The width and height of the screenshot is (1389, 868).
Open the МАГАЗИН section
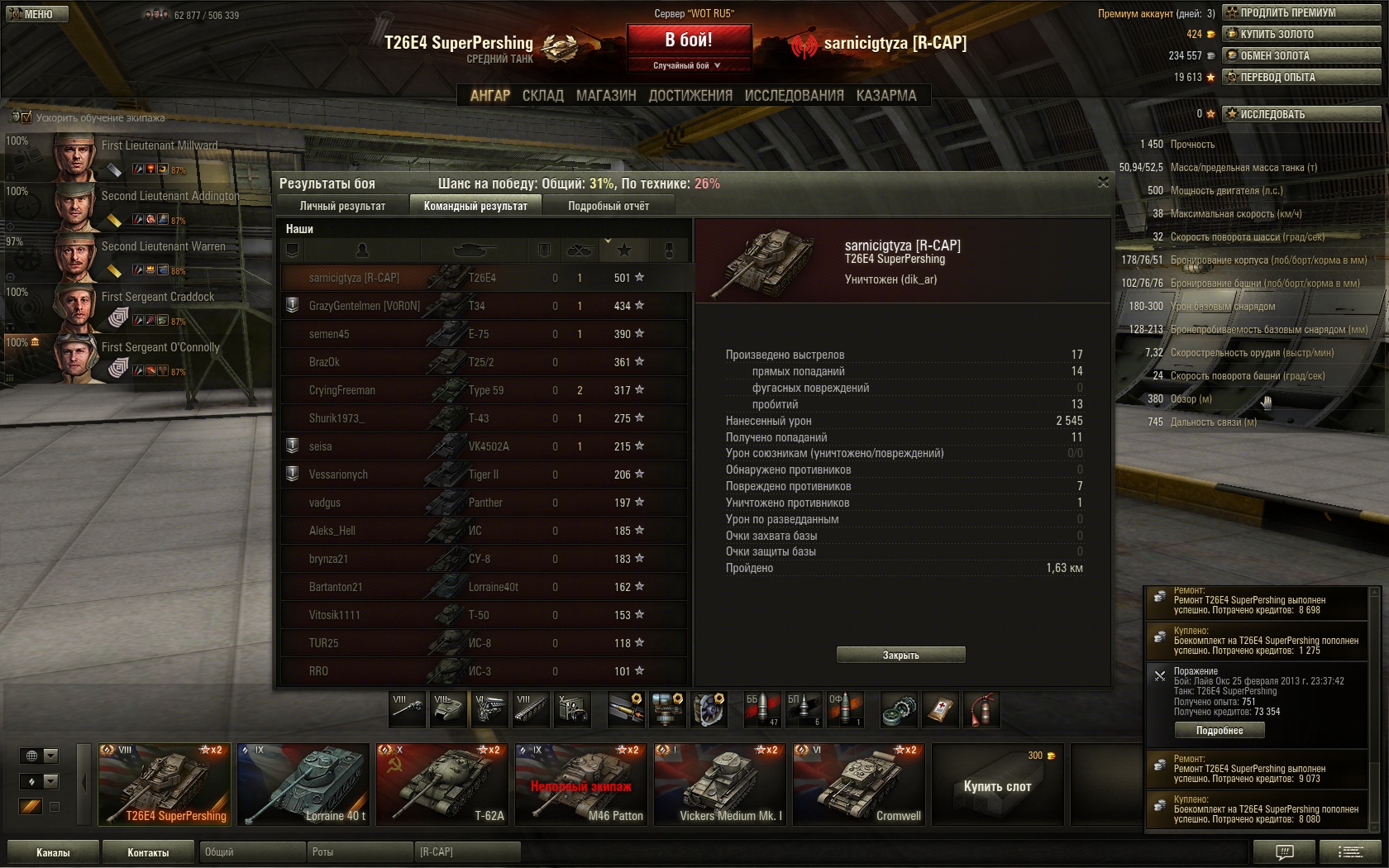coord(606,96)
